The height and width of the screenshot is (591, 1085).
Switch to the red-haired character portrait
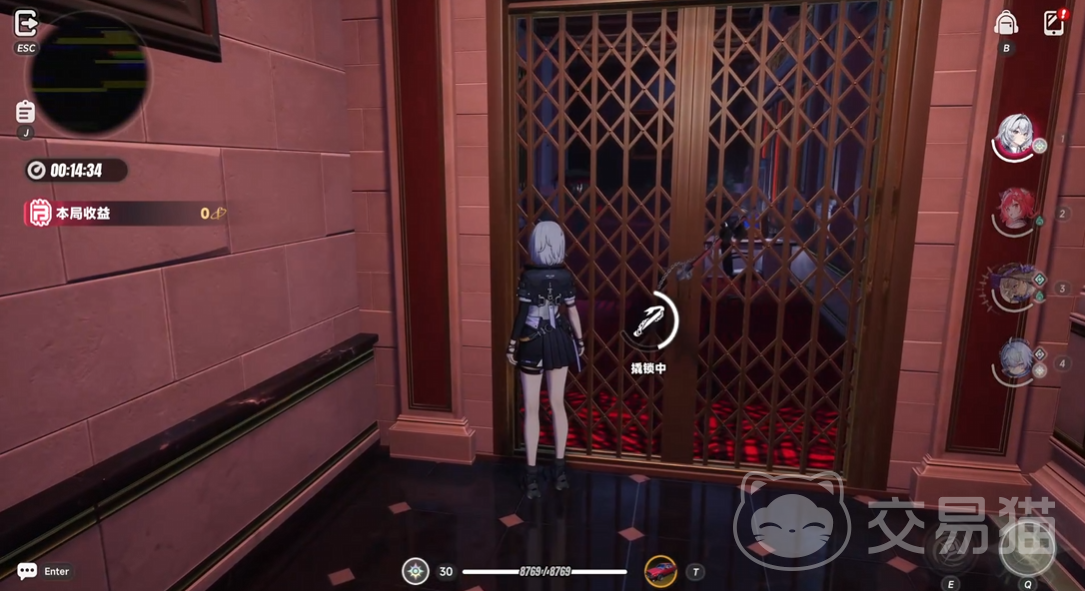[1016, 210]
